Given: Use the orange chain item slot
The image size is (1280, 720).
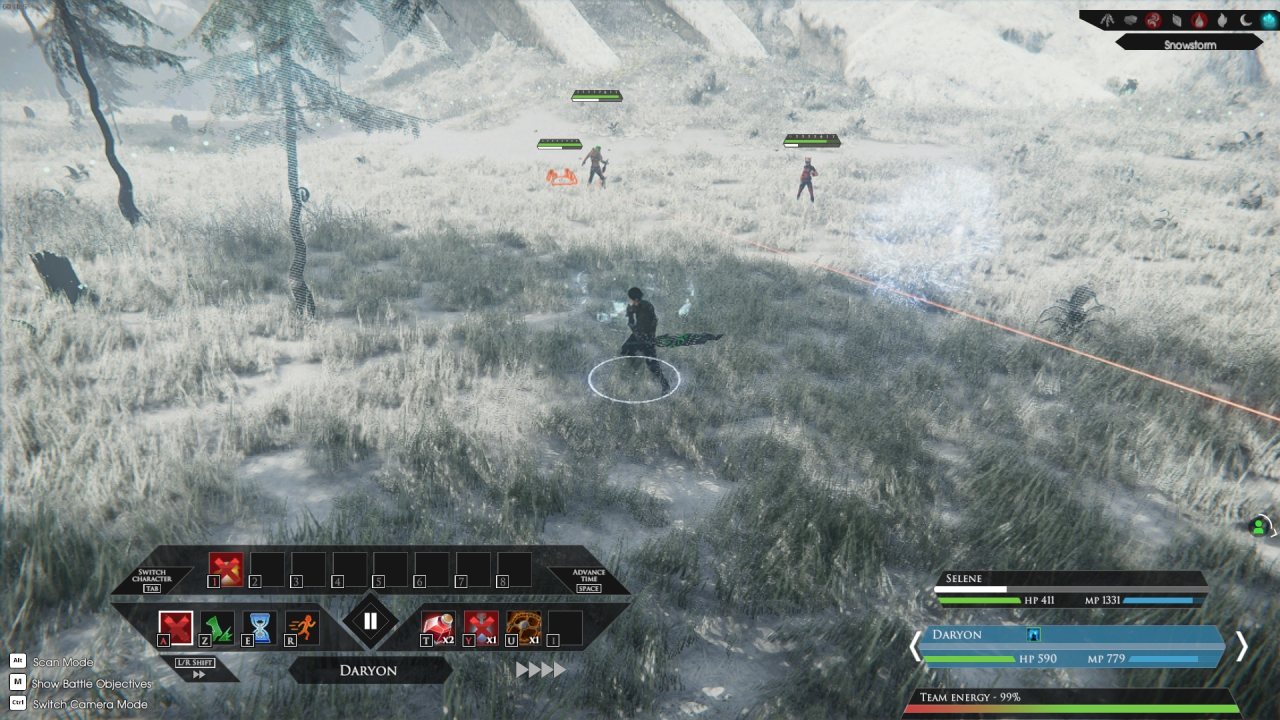Looking at the screenshot, I should click(523, 627).
